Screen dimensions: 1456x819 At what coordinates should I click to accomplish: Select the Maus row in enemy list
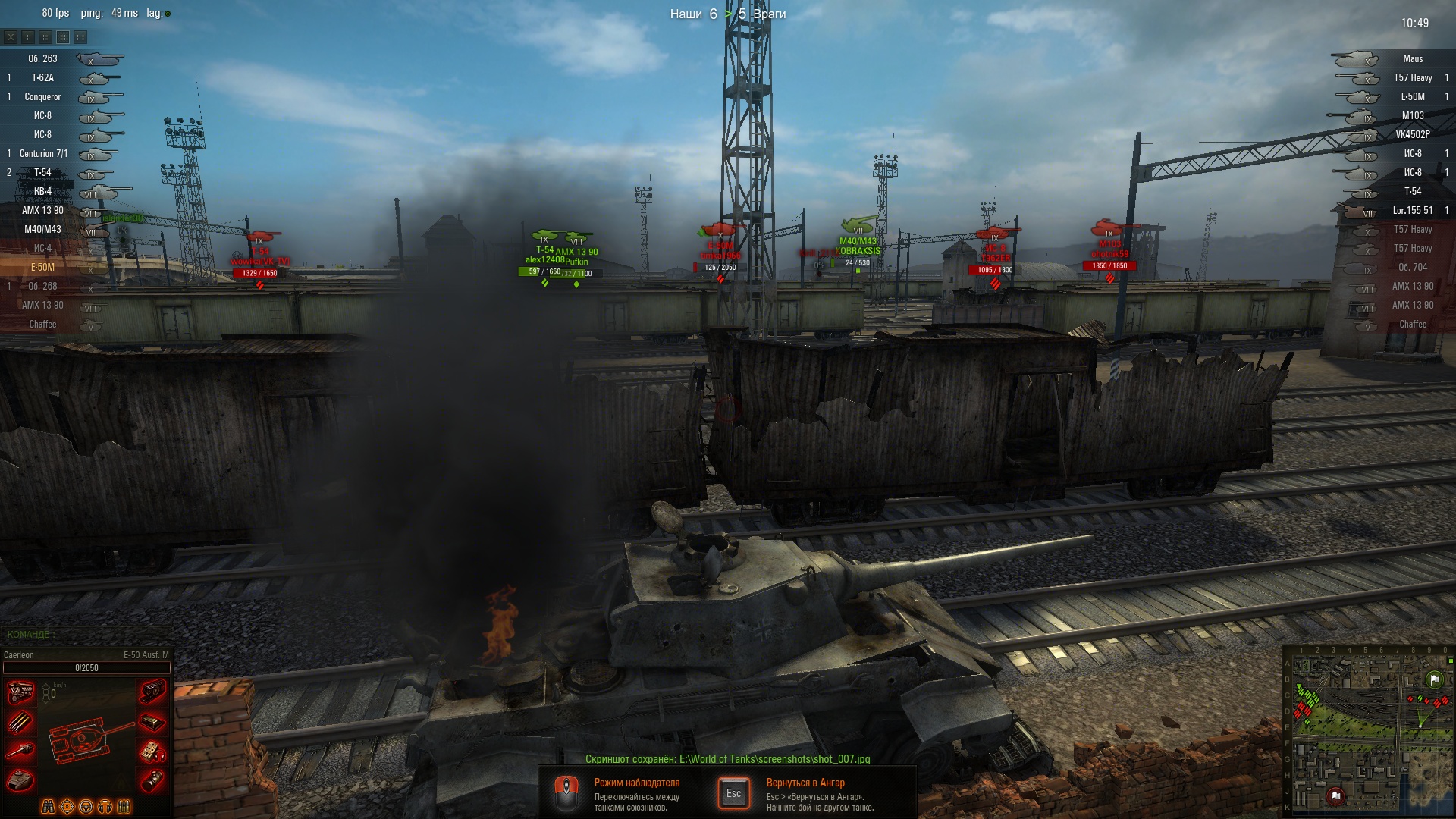1412,59
